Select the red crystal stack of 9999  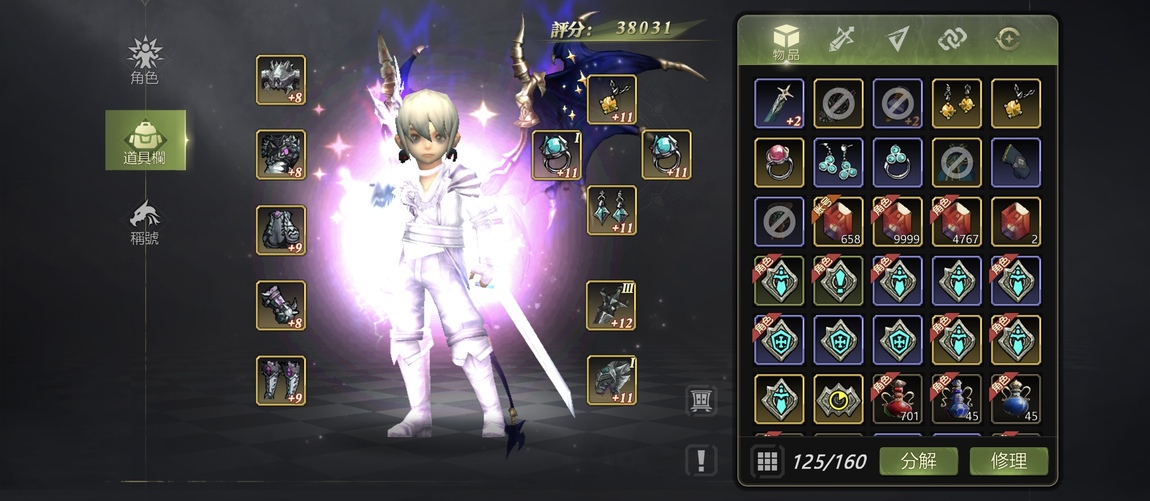click(x=897, y=222)
